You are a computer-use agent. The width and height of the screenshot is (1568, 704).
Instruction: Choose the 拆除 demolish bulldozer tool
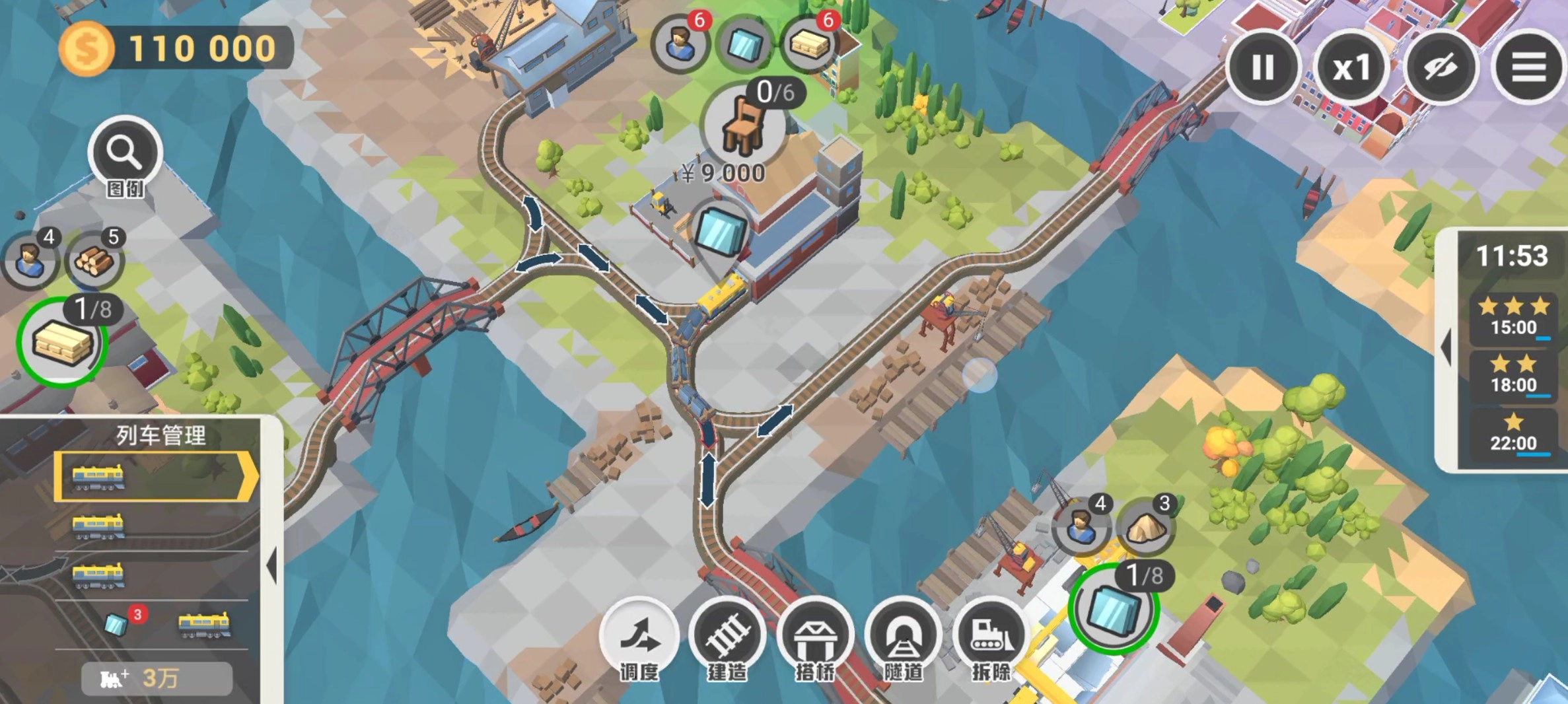(x=991, y=635)
